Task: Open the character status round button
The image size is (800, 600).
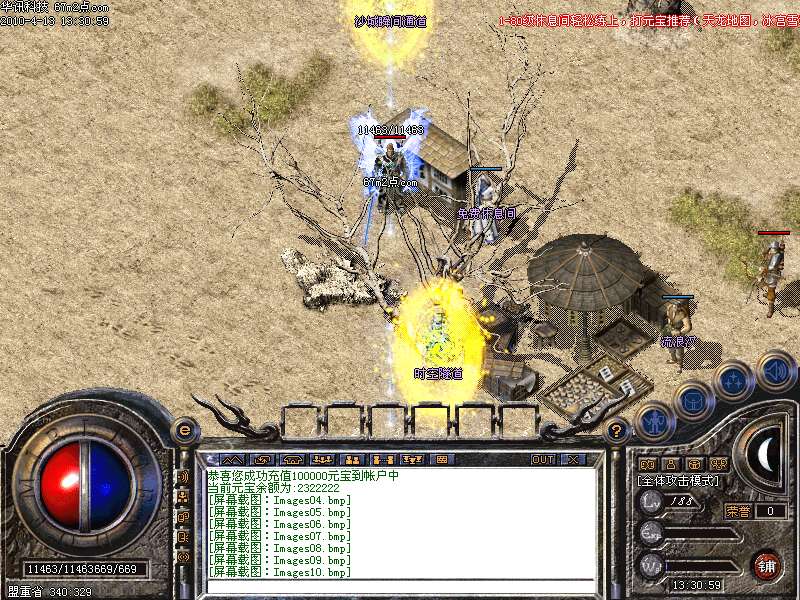Action: tap(654, 421)
